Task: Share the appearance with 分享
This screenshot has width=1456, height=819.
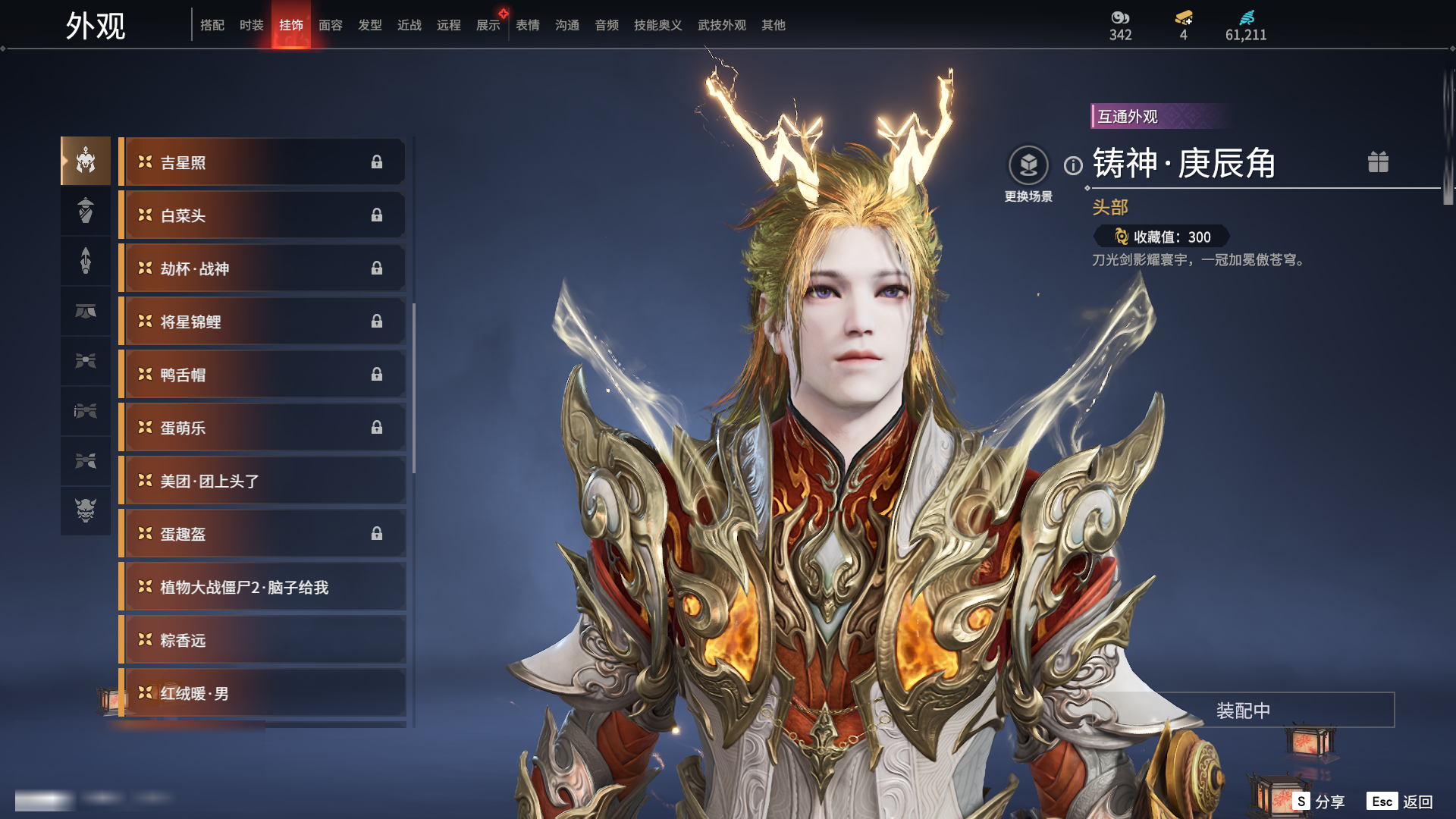Action: click(1319, 802)
